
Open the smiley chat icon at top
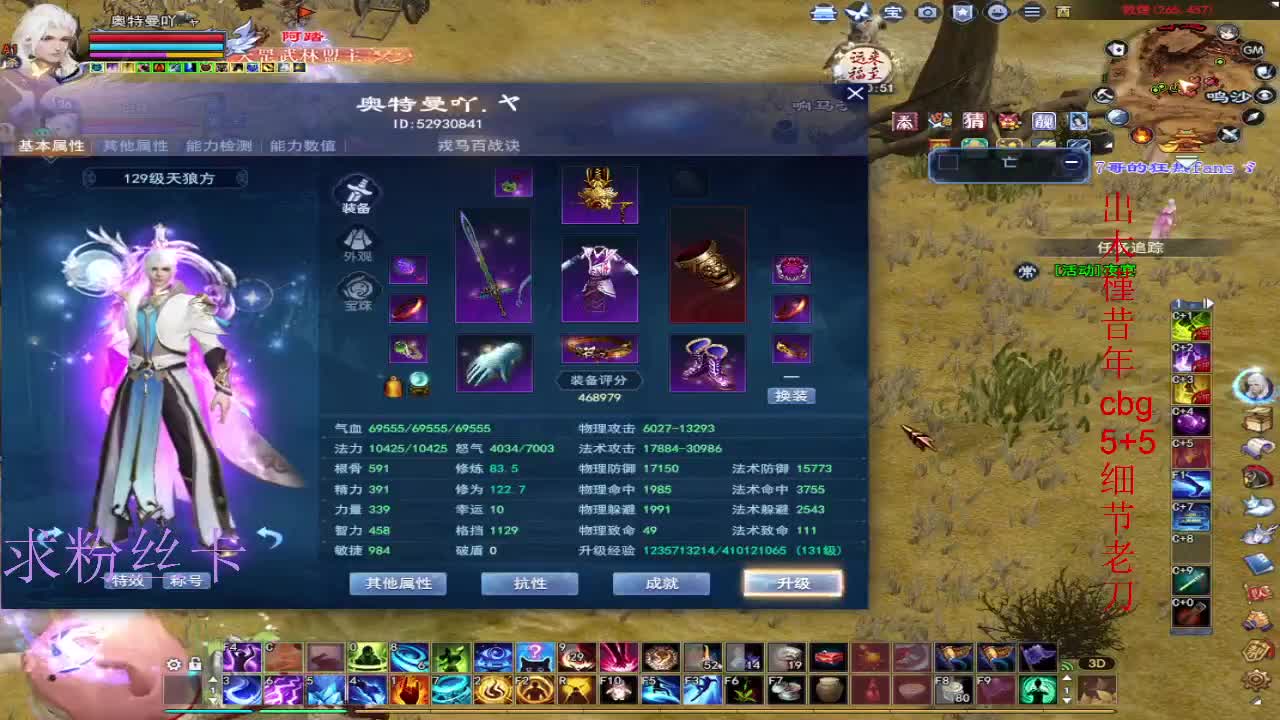pos(996,11)
